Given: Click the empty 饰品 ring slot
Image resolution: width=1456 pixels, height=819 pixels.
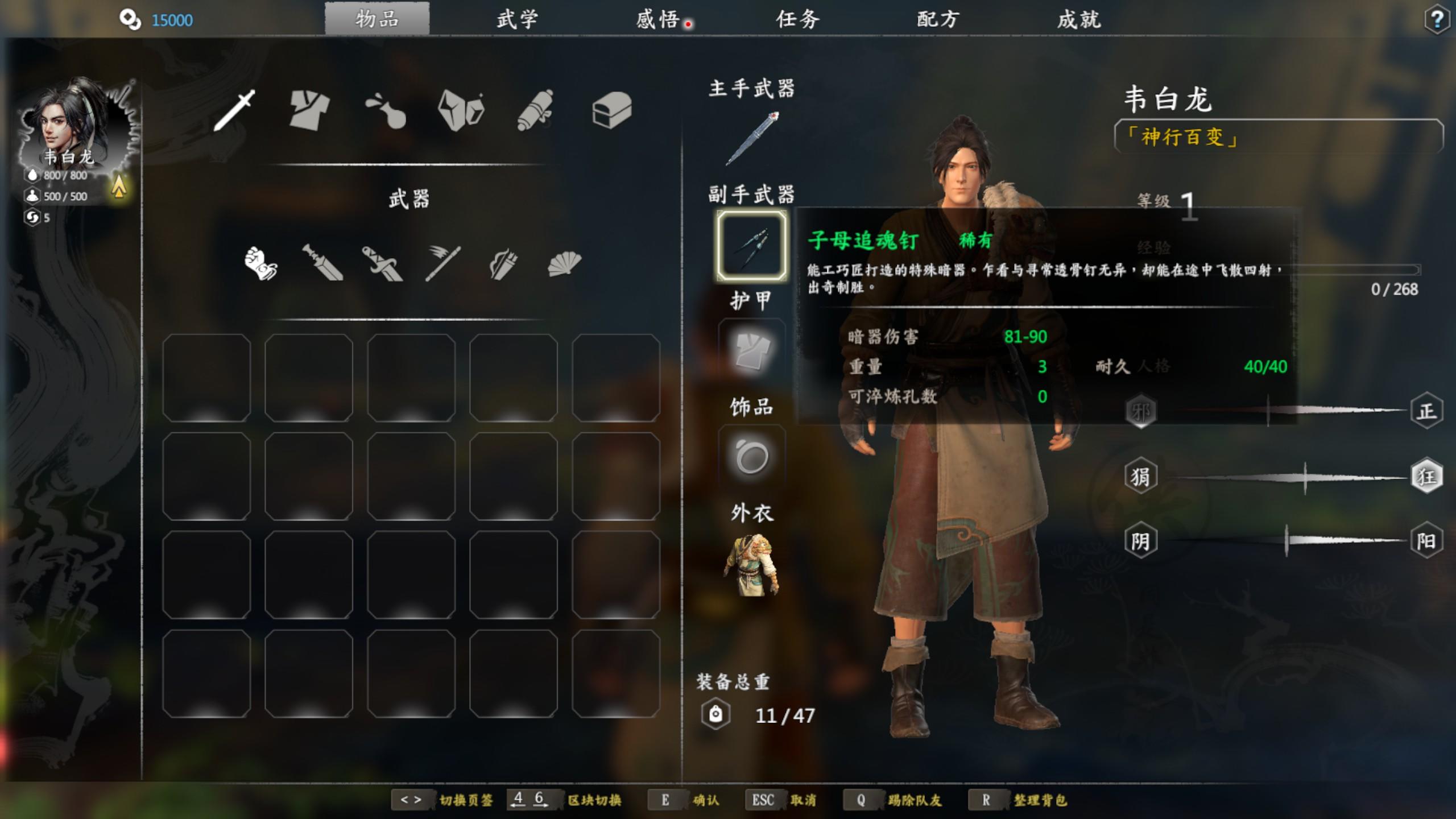Looking at the screenshot, I should click(x=752, y=457).
